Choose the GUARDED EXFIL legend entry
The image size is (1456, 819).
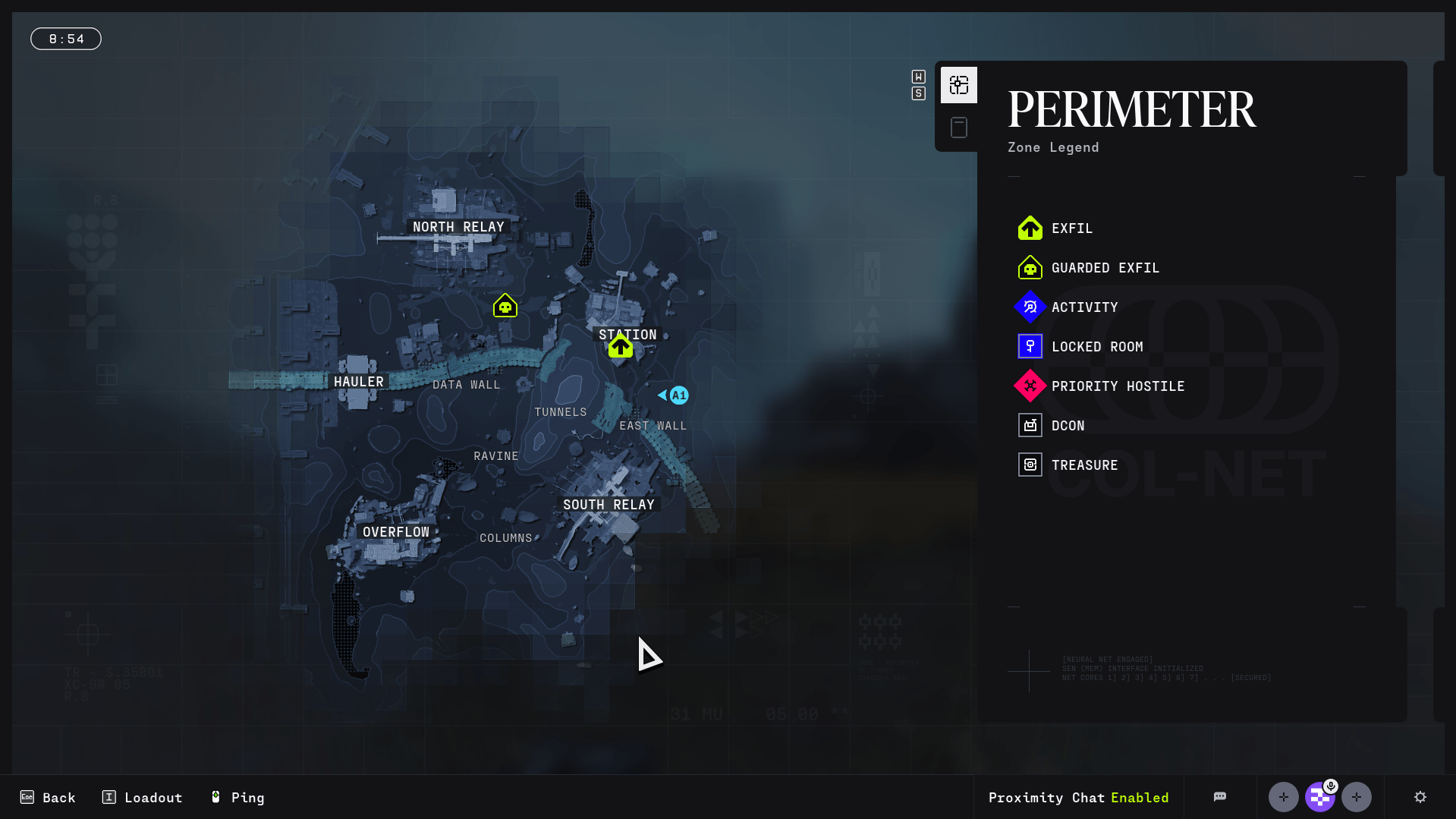1105,268
